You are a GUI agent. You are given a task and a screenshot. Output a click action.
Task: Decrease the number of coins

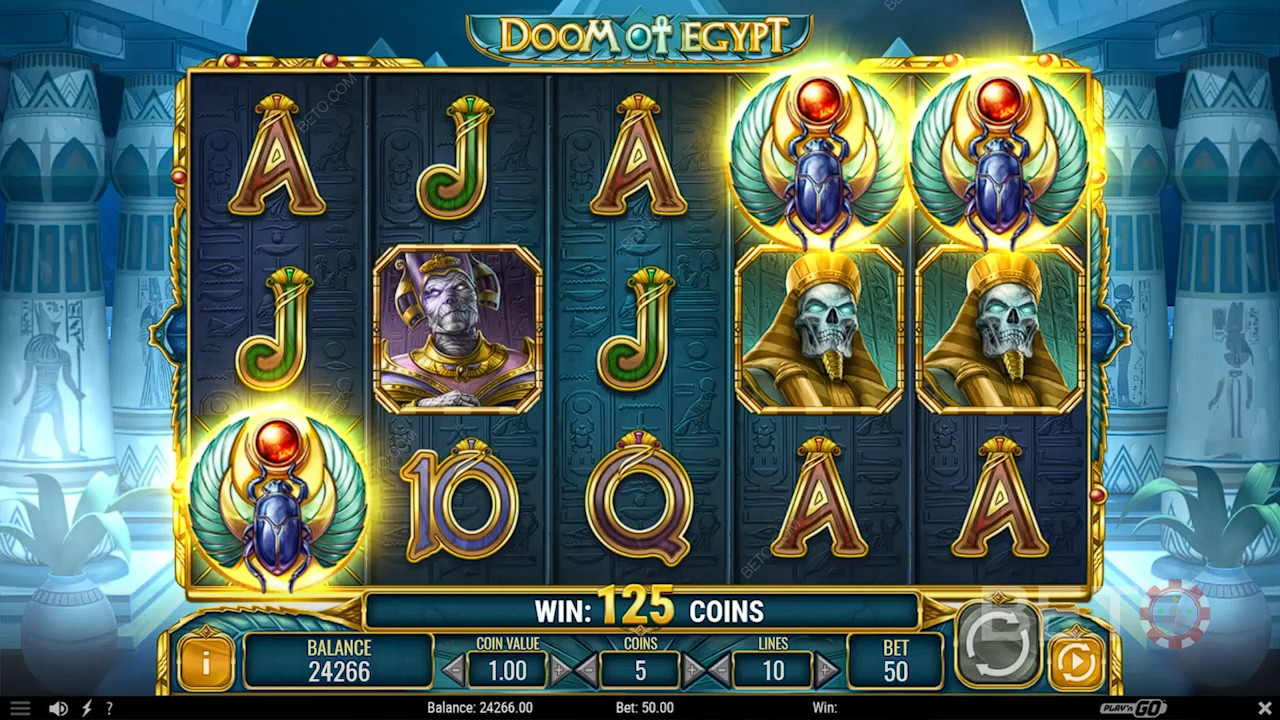click(x=588, y=670)
